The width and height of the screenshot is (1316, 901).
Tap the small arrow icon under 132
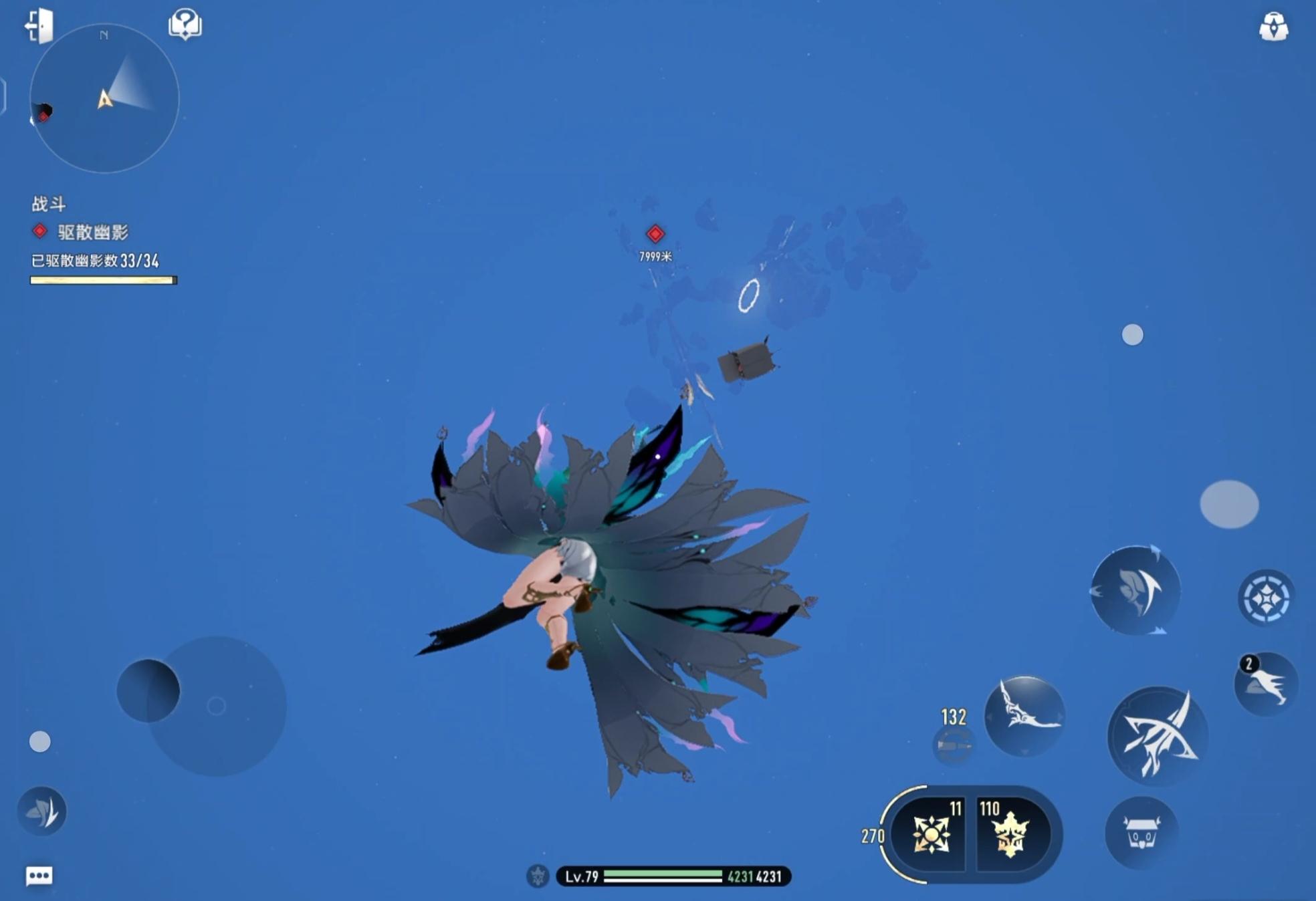pyautogui.click(x=953, y=745)
